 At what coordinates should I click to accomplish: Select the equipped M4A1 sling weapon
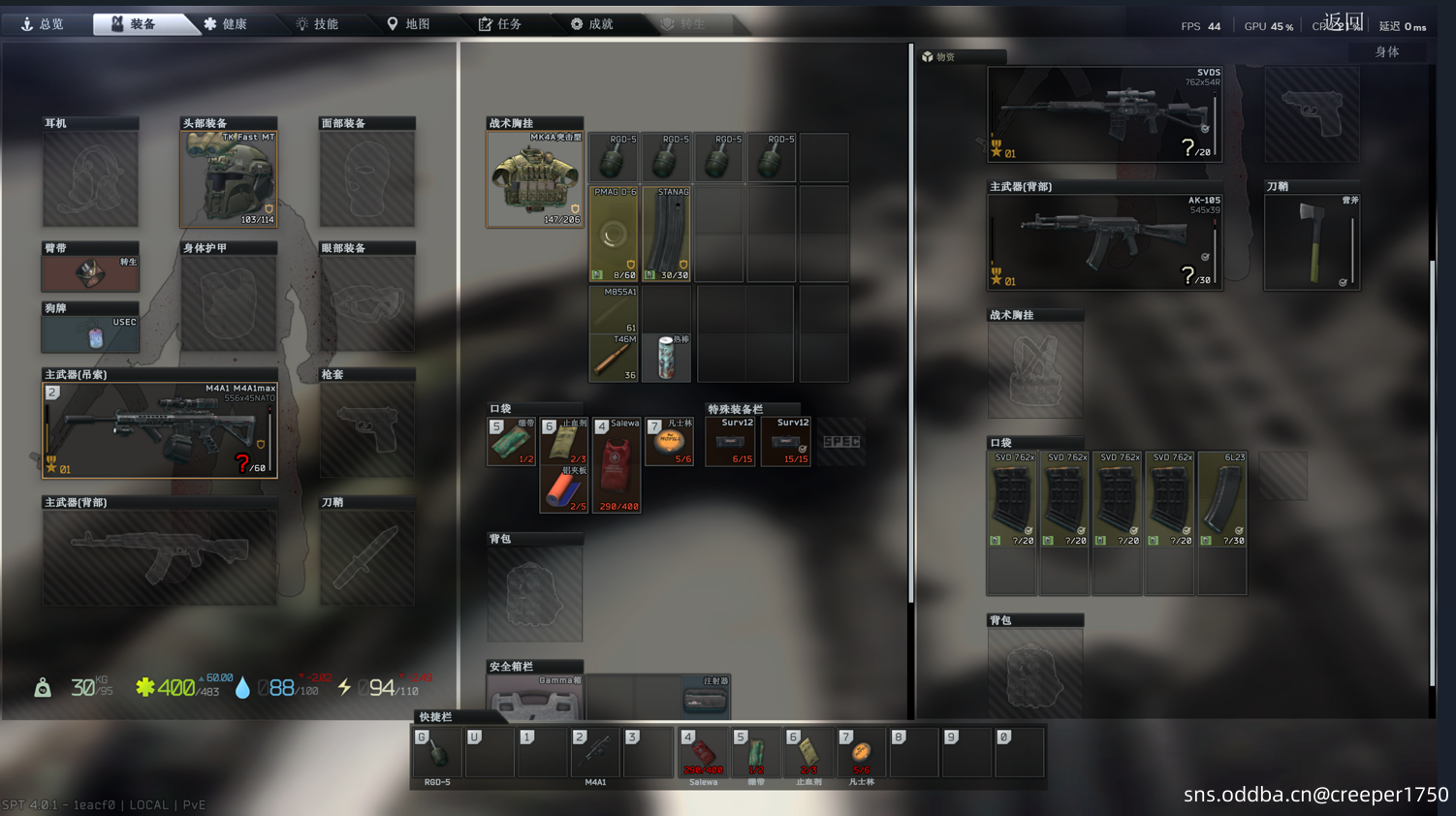tap(160, 429)
